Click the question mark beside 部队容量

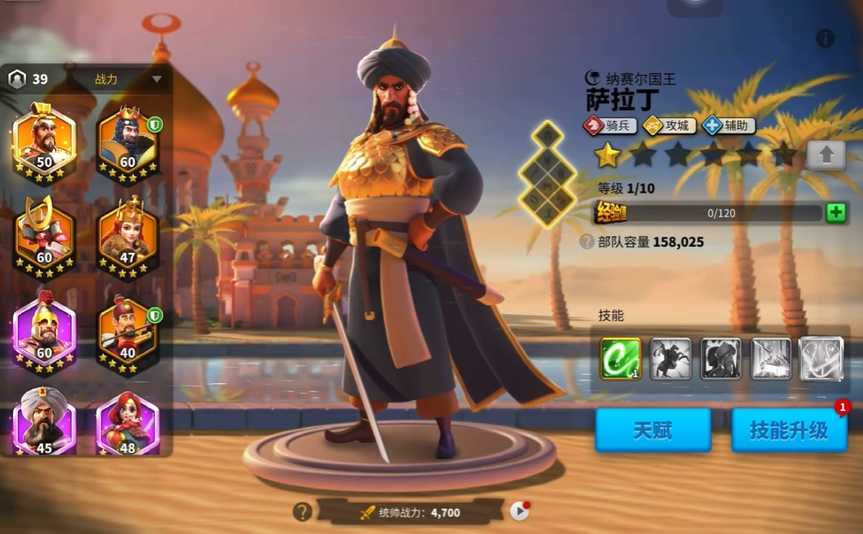tap(587, 242)
